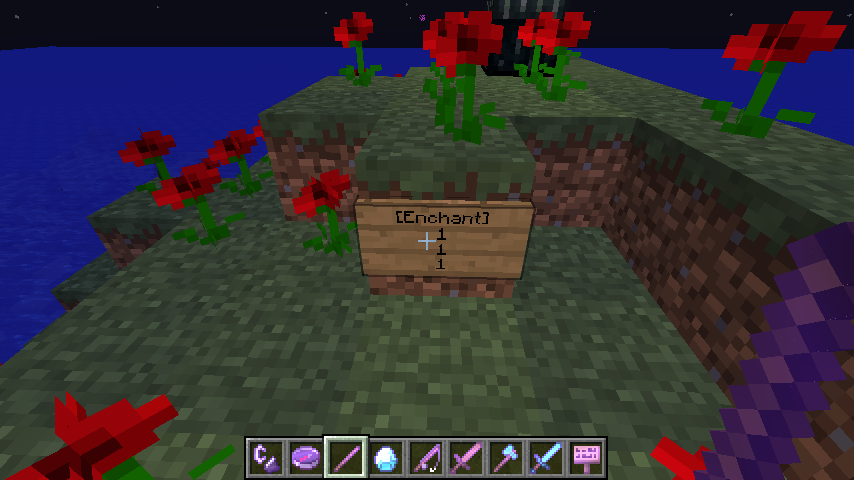Select the diamond gem hotbar slot

(x=387, y=458)
